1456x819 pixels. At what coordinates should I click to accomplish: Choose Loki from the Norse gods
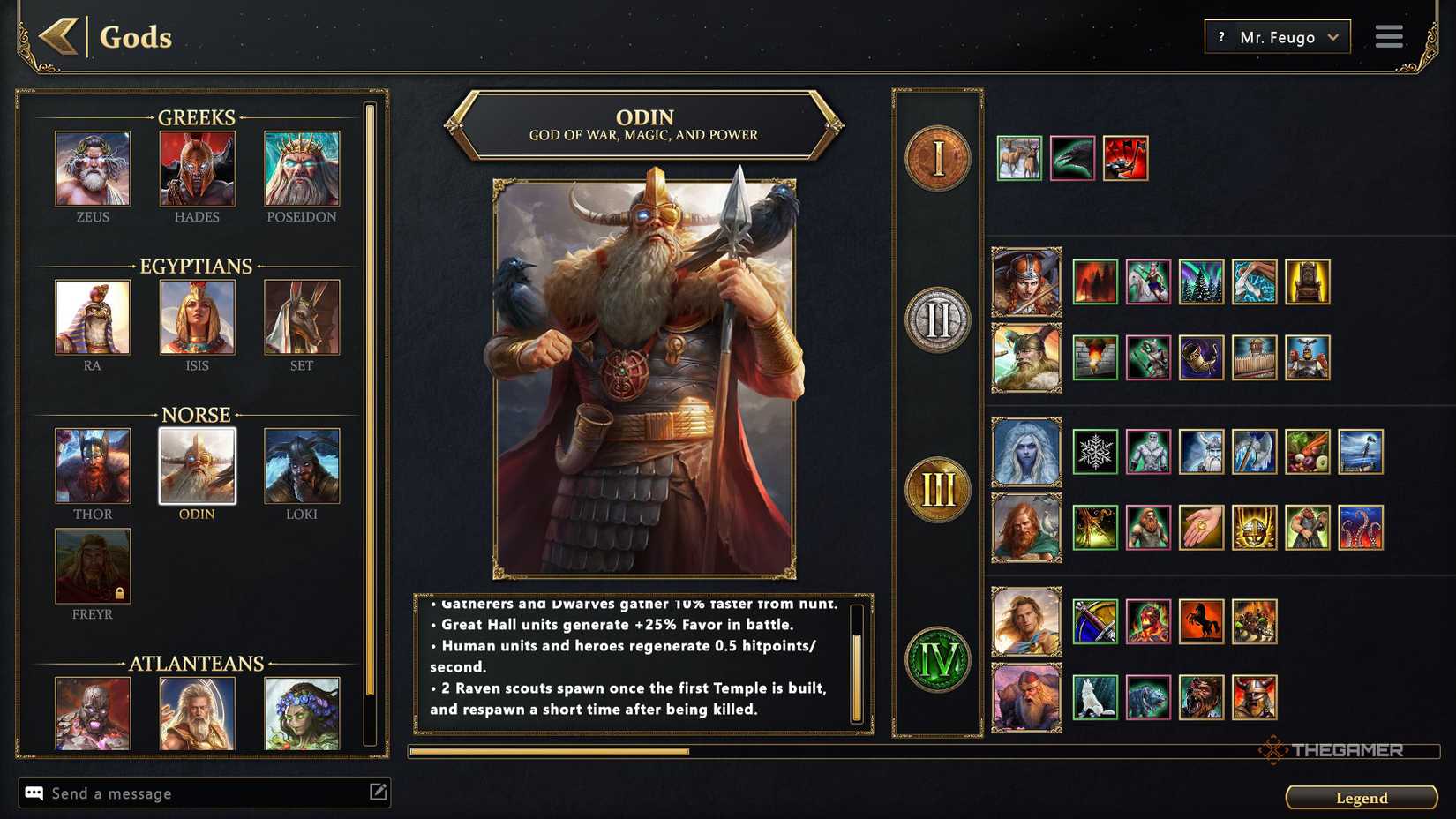click(x=301, y=465)
